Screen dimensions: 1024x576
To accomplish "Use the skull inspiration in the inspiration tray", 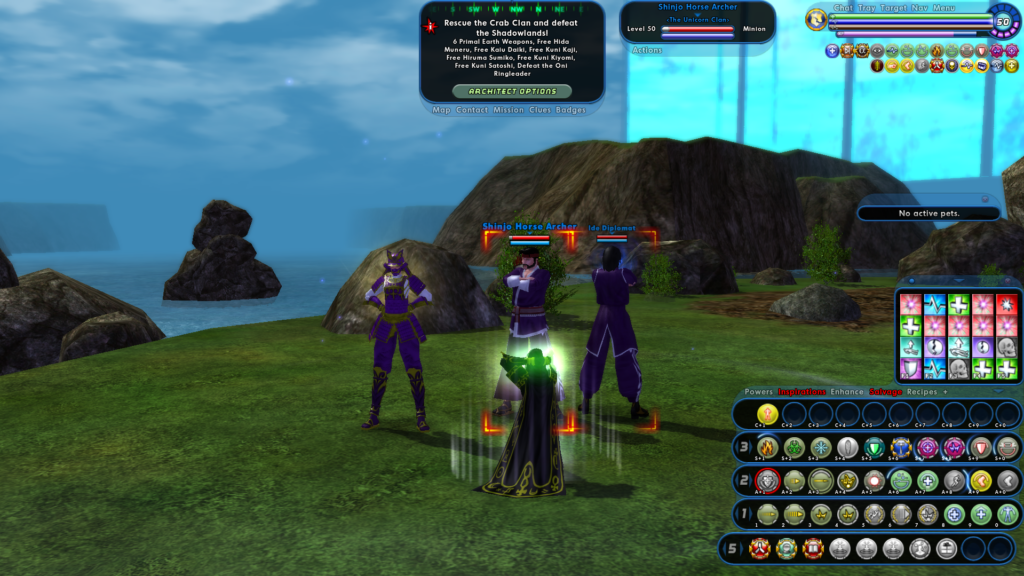I will [x=1007, y=346].
